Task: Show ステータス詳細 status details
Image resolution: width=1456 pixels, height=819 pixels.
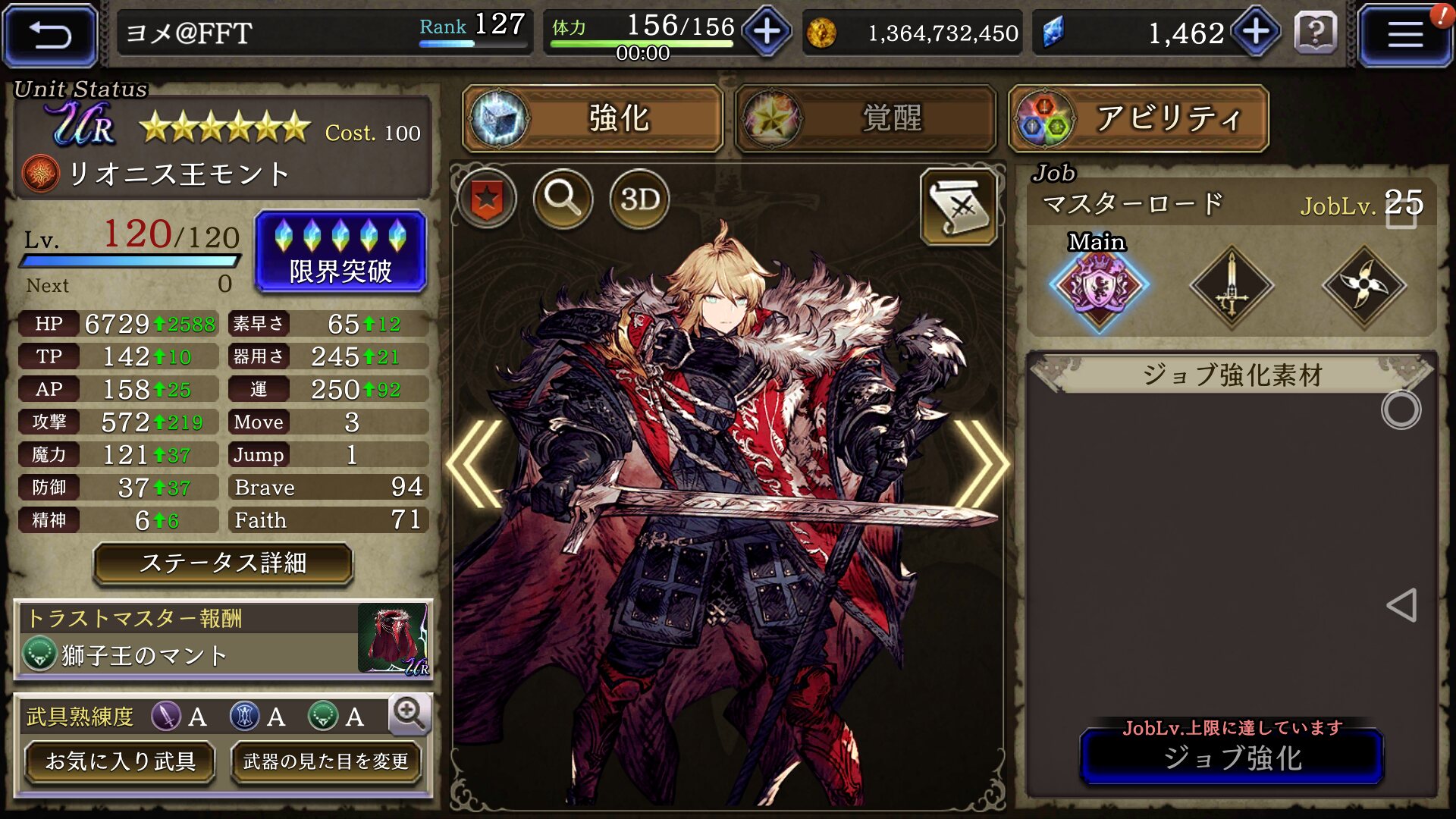Action: (x=223, y=563)
